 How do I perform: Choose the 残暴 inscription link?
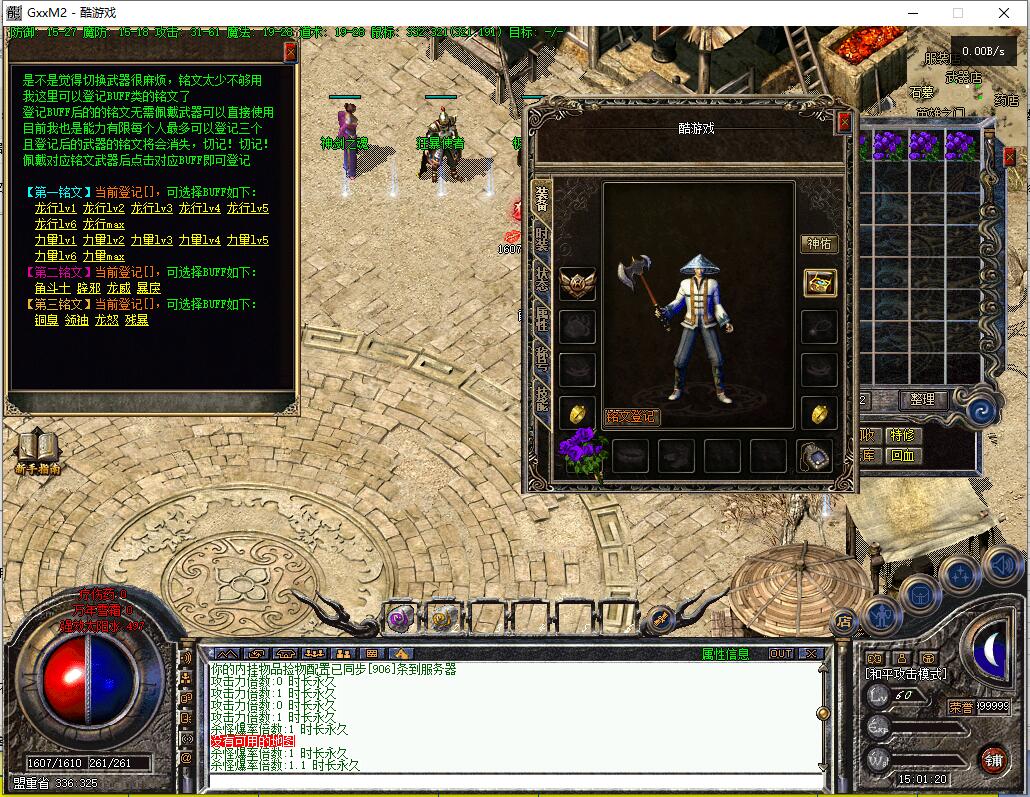(x=136, y=320)
